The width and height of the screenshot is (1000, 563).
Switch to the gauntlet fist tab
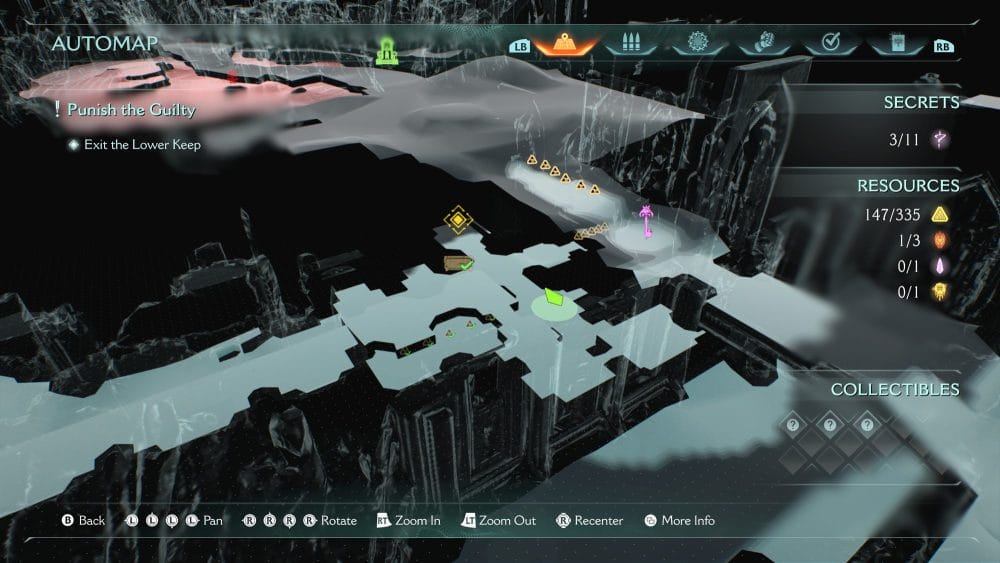coord(764,43)
